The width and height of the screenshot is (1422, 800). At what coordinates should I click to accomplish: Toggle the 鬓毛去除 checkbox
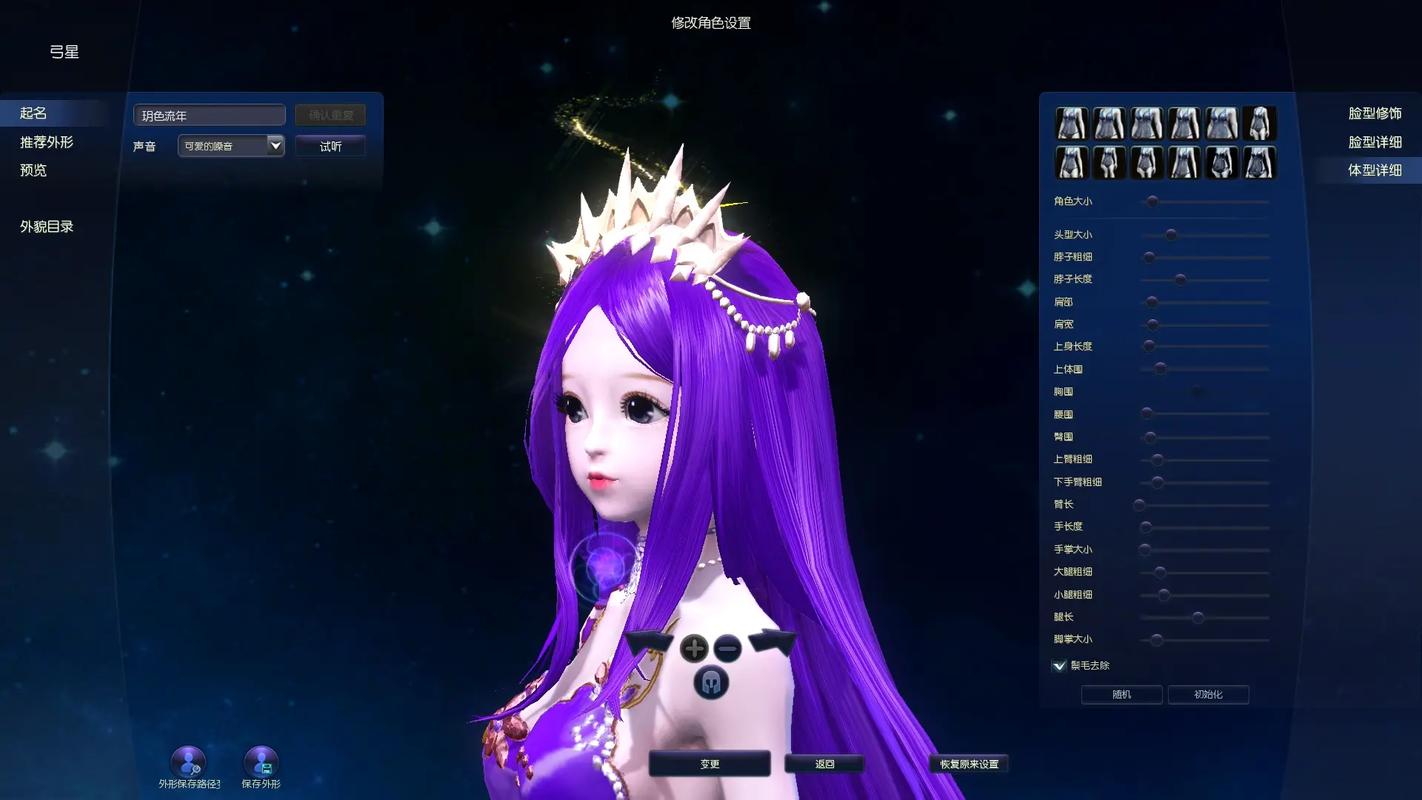click(1059, 666)
